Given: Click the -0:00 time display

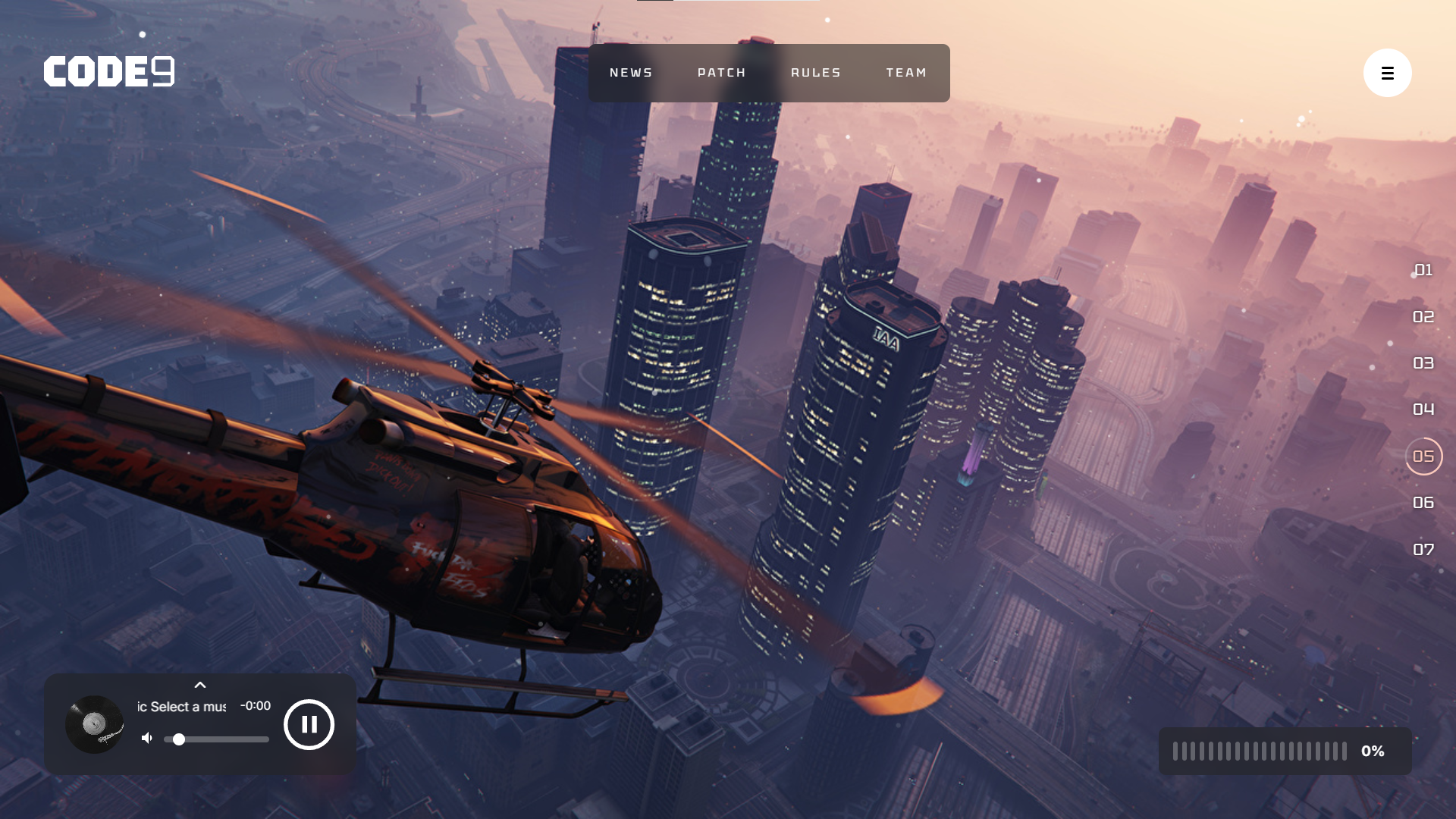Looking at the screenshot, I should (255, 705).
